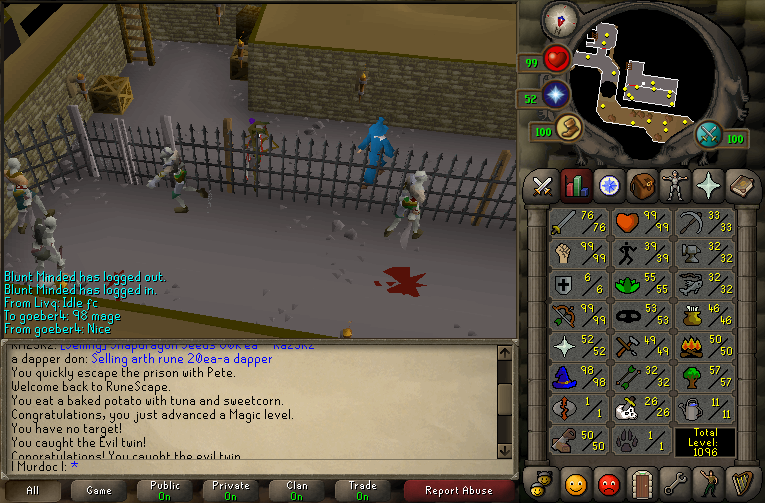Open the Trade chat tab
Screen dimensions: 765x503
point(363,490)
